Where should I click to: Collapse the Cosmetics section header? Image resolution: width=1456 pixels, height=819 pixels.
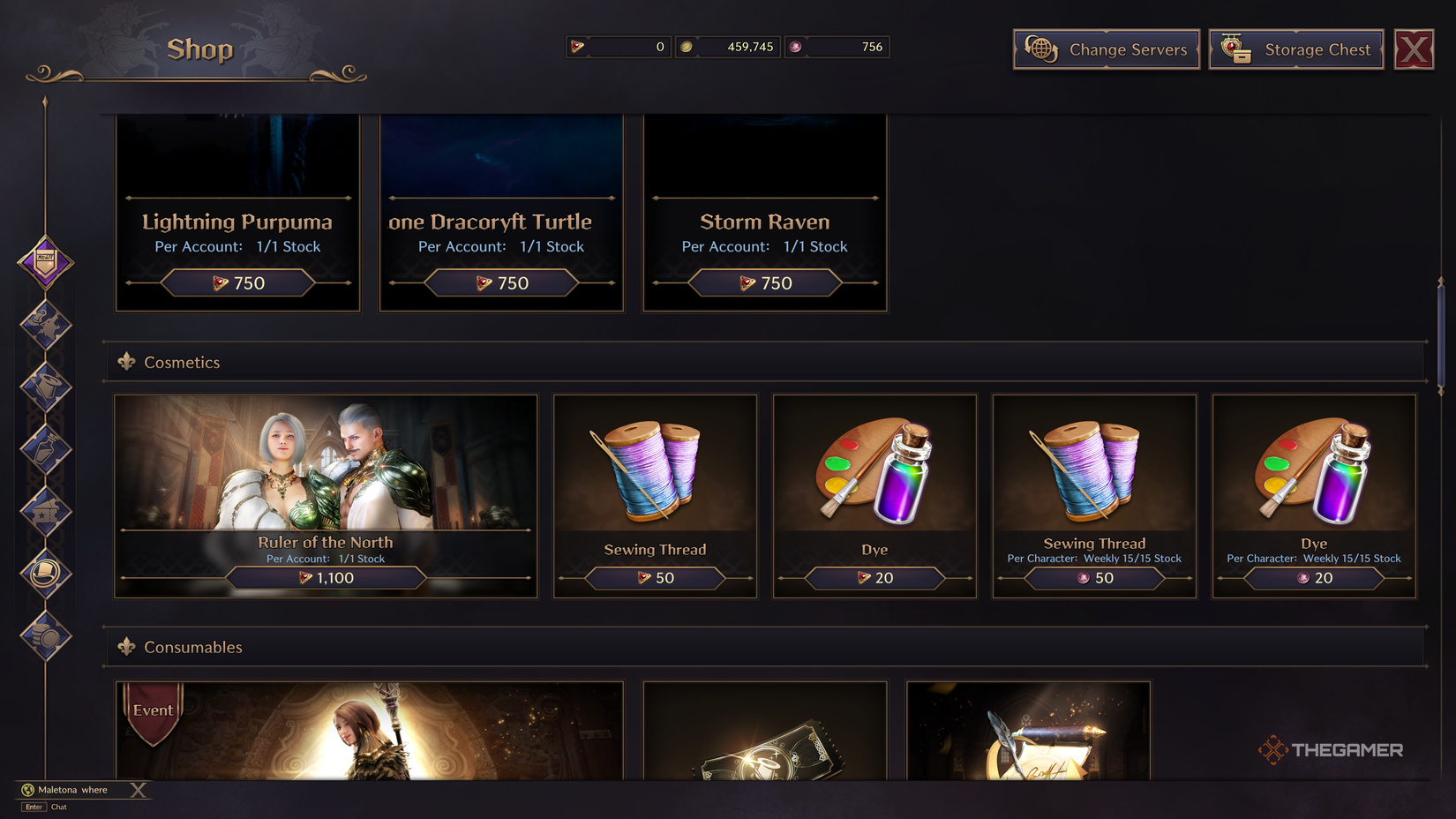[x=128, y=362]
